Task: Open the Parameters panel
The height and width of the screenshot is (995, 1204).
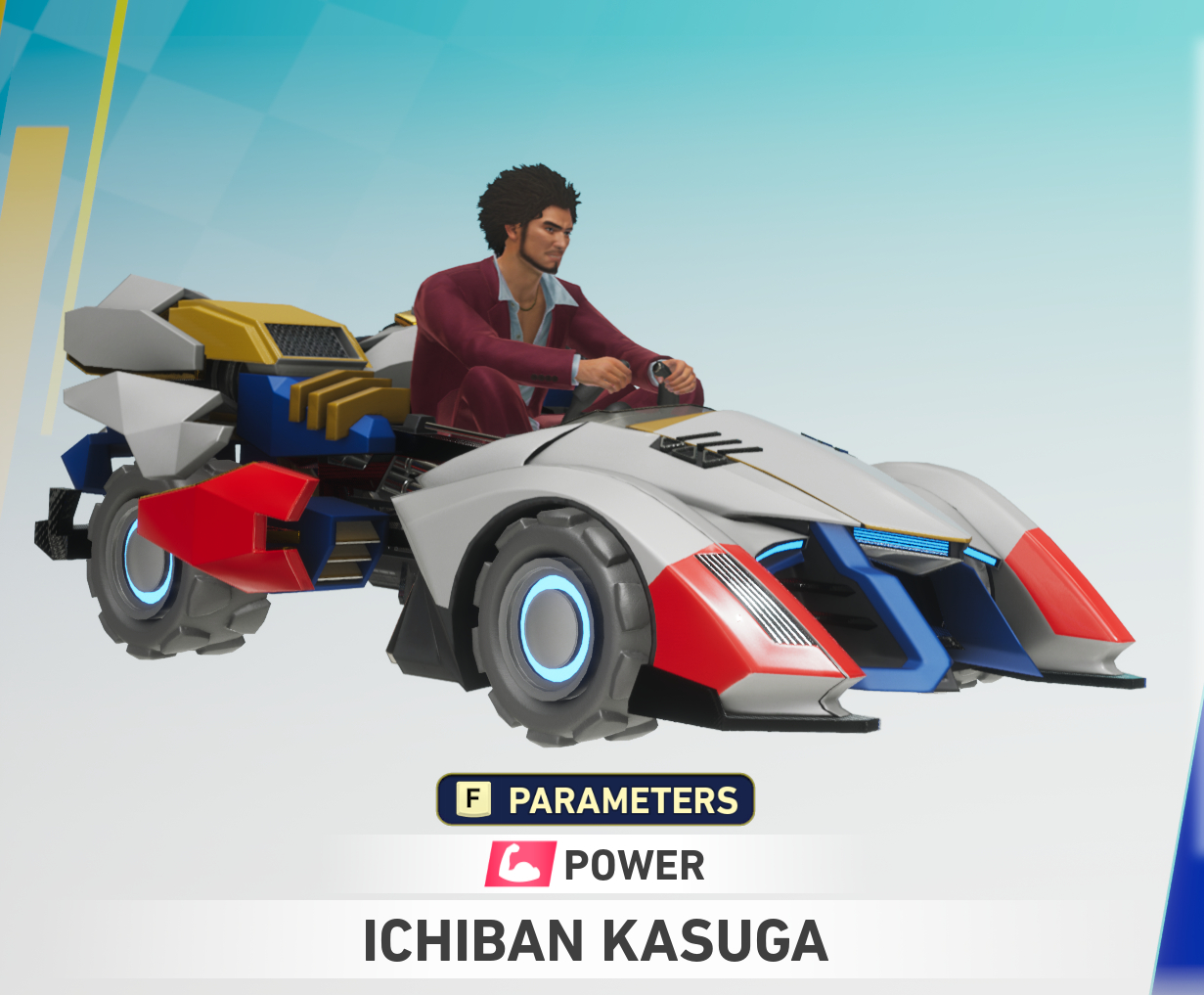Action: point(596,800)
